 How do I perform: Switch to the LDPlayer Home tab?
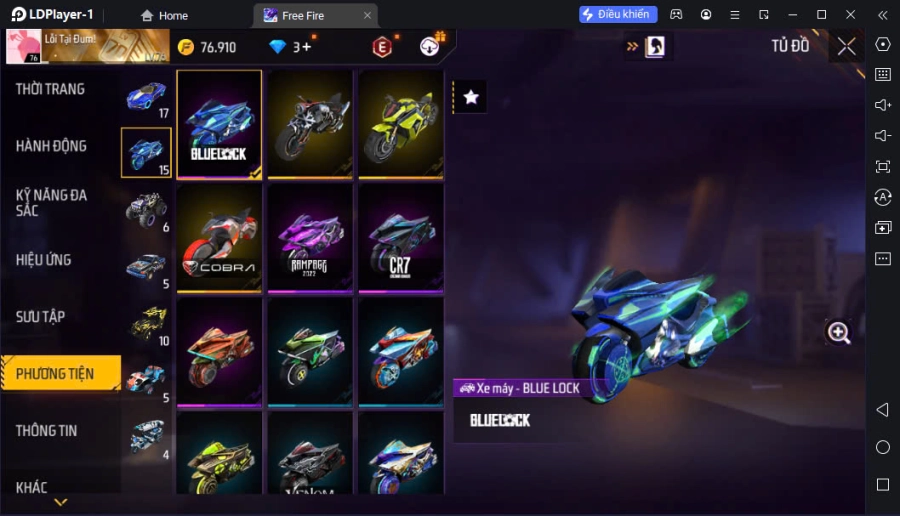165,15
